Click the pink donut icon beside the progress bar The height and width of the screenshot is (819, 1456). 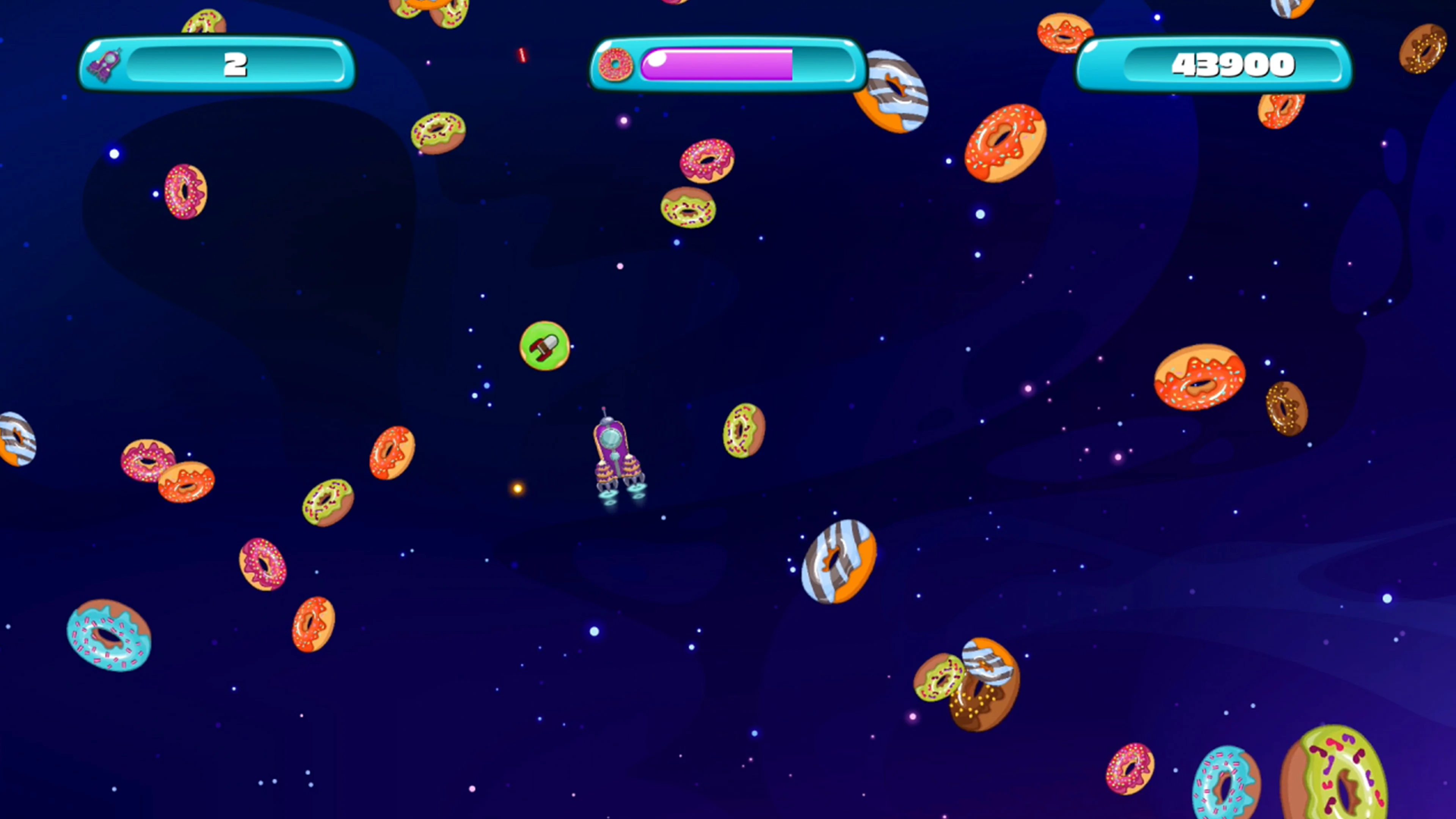(x=616, y=65)
